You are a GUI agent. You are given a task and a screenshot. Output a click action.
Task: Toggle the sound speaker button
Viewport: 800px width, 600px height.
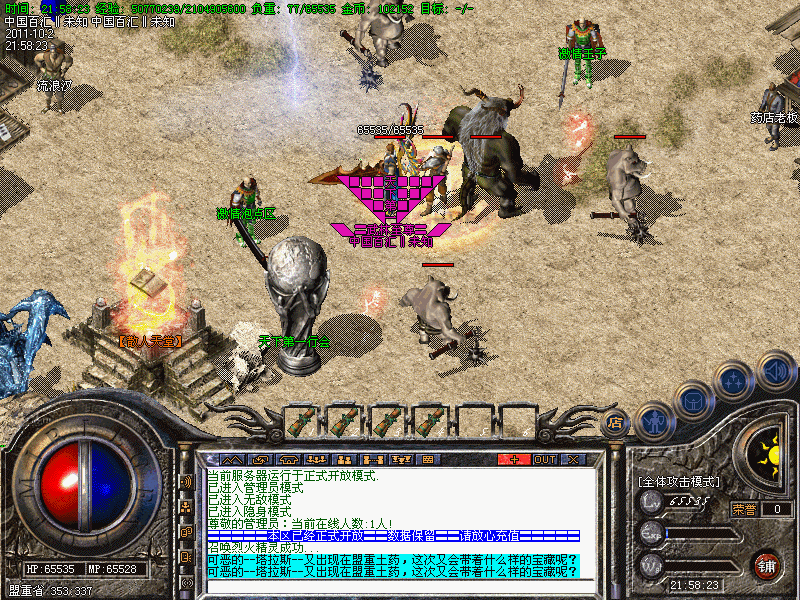point(774,370)
